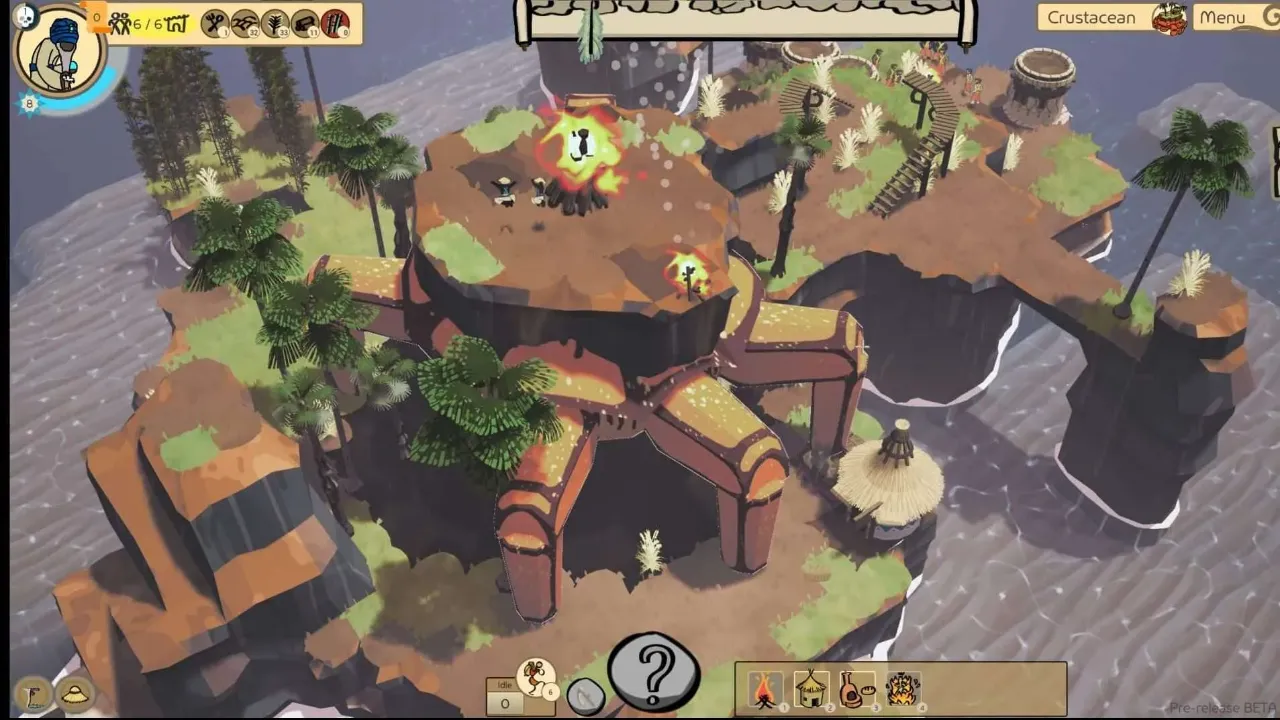Open the large question mark help stone

pyautogui.click(x=654, y=671)
